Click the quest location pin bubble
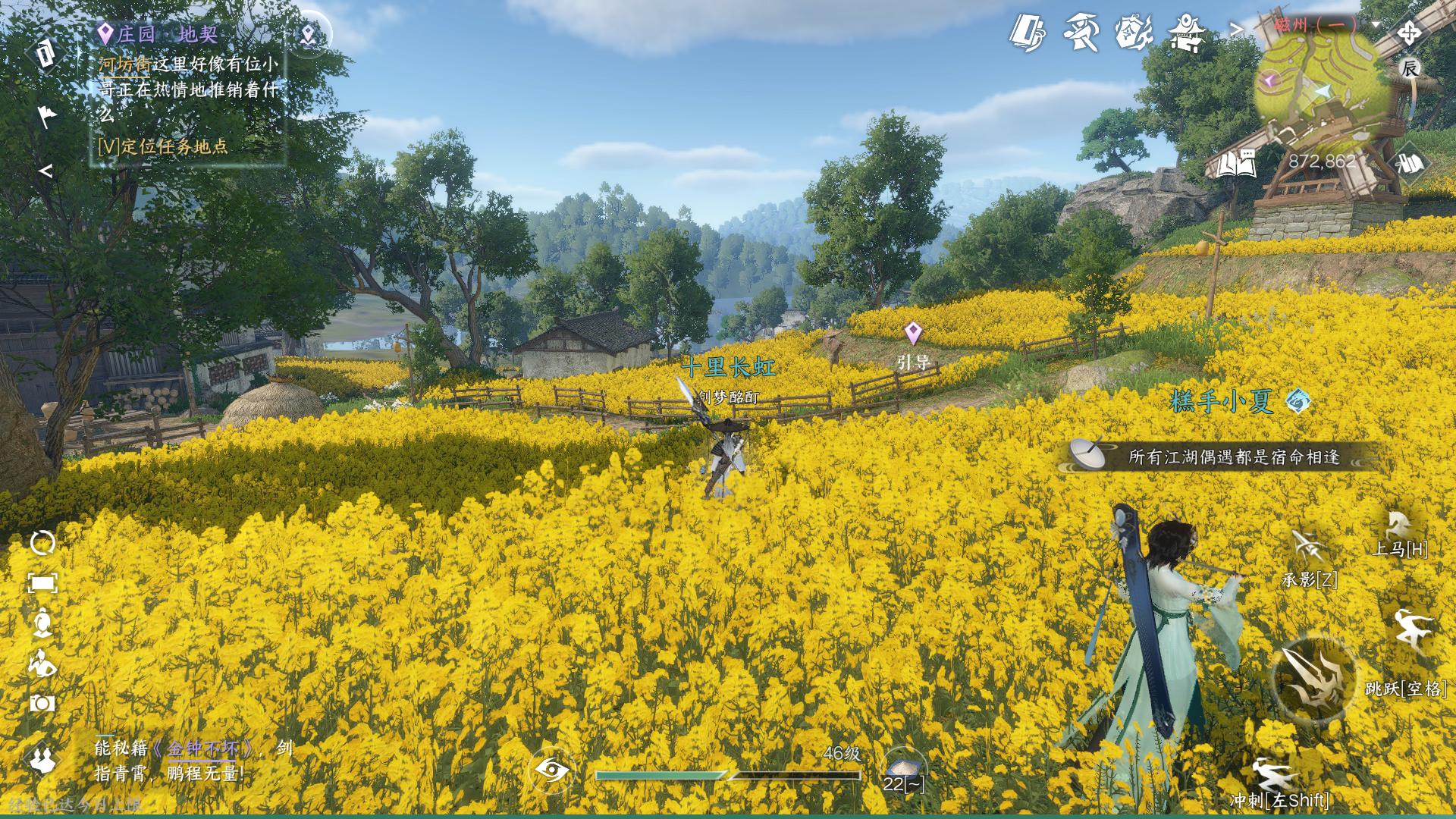The image size is (1456, 819). (x=309, y=34)
